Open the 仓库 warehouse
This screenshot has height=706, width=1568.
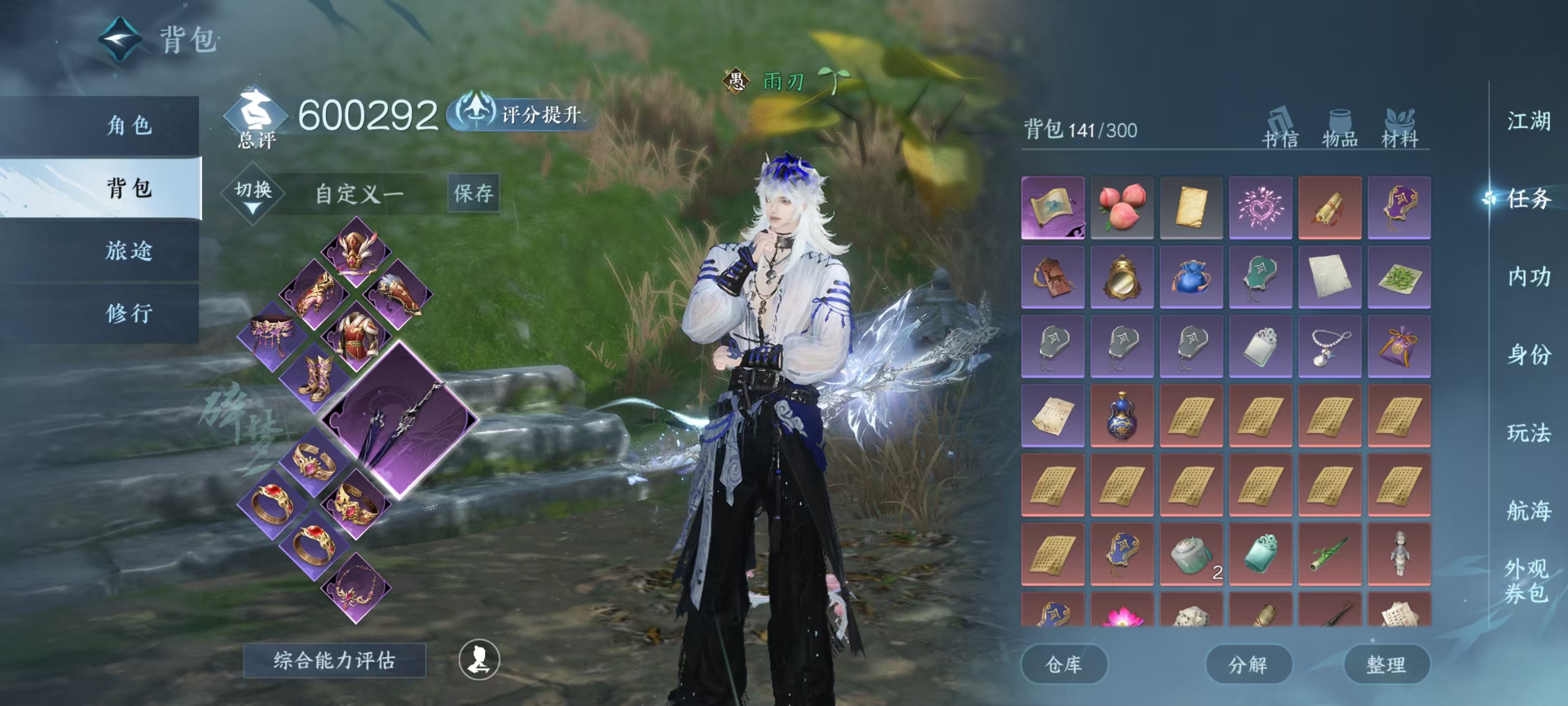coord(1063,664)
